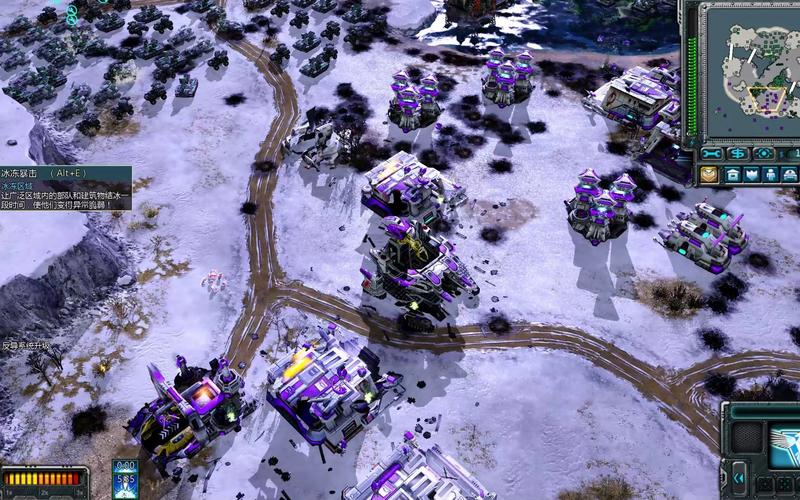Activate the wrench repair button
Image resolution: width=800 pixels, height=500 pixels.
click(x=712, y=154)
